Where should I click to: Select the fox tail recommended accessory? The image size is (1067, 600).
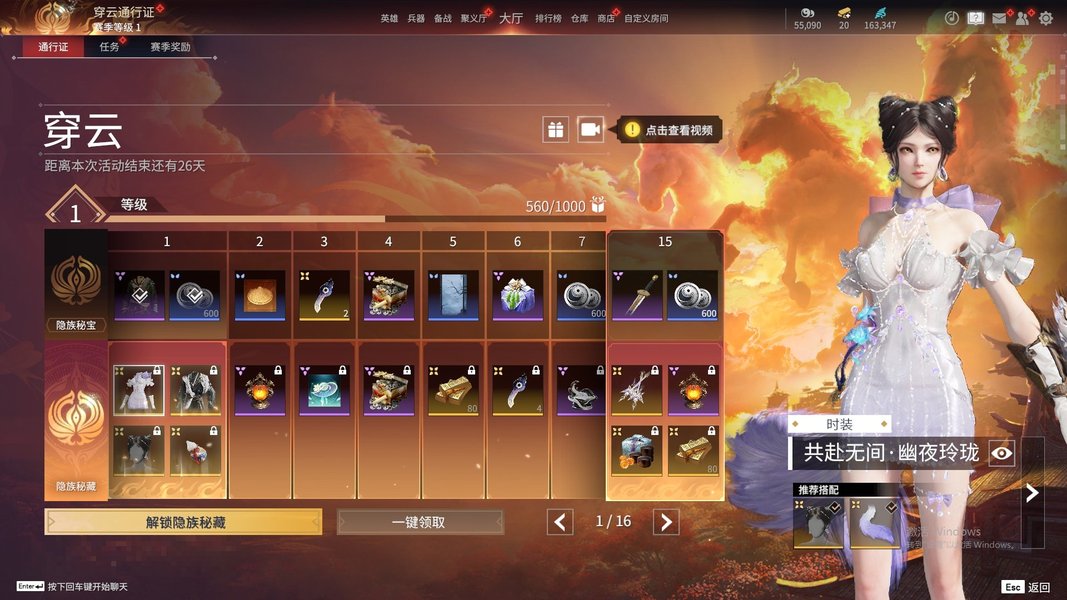pos(874,523)
